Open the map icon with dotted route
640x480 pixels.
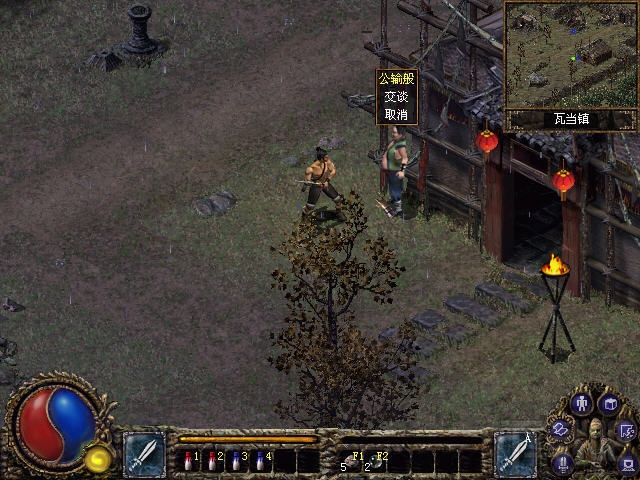click(x=626, y=431)
